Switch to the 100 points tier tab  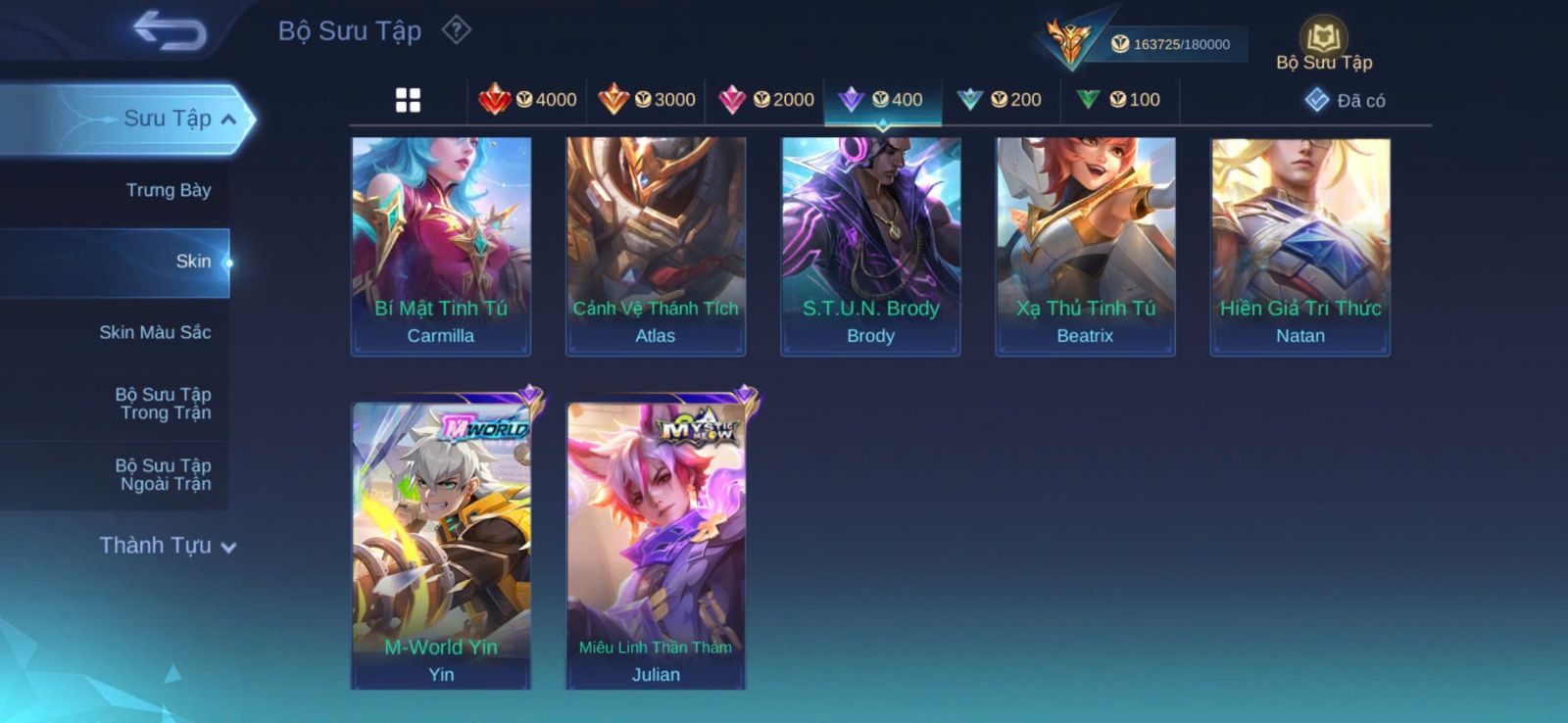pyautogui.click(x=1118, y=100)
